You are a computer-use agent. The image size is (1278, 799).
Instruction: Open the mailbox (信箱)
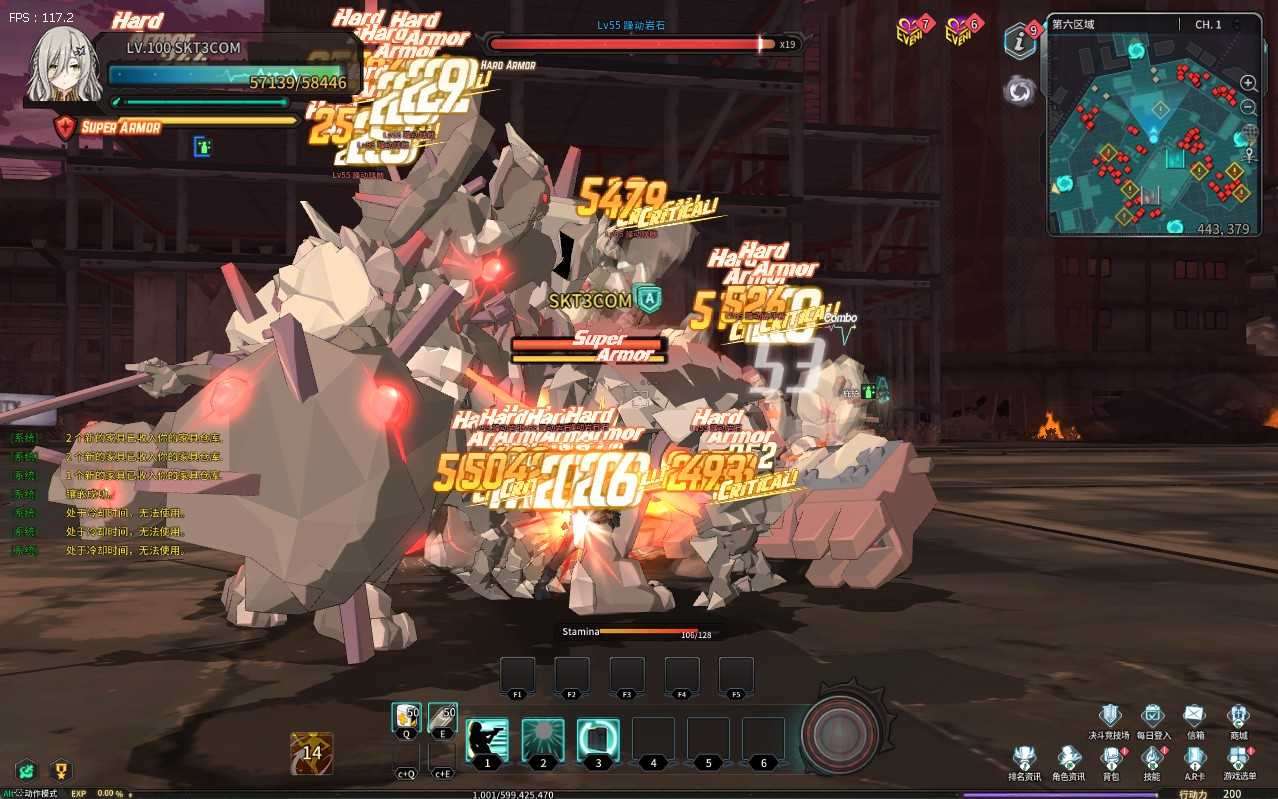coord(1195,716)
